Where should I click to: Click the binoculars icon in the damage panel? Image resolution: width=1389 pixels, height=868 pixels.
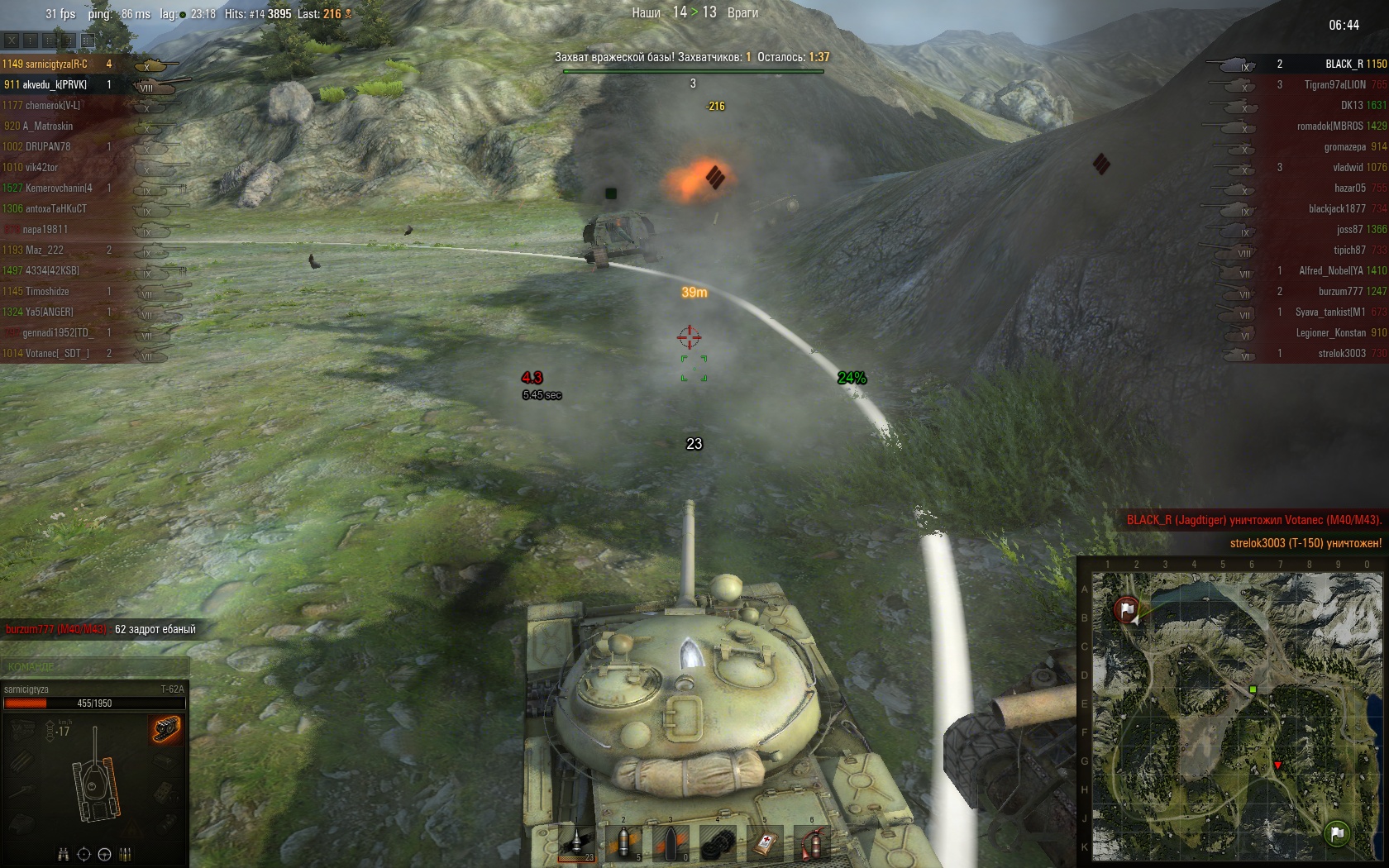coord(64,854)
